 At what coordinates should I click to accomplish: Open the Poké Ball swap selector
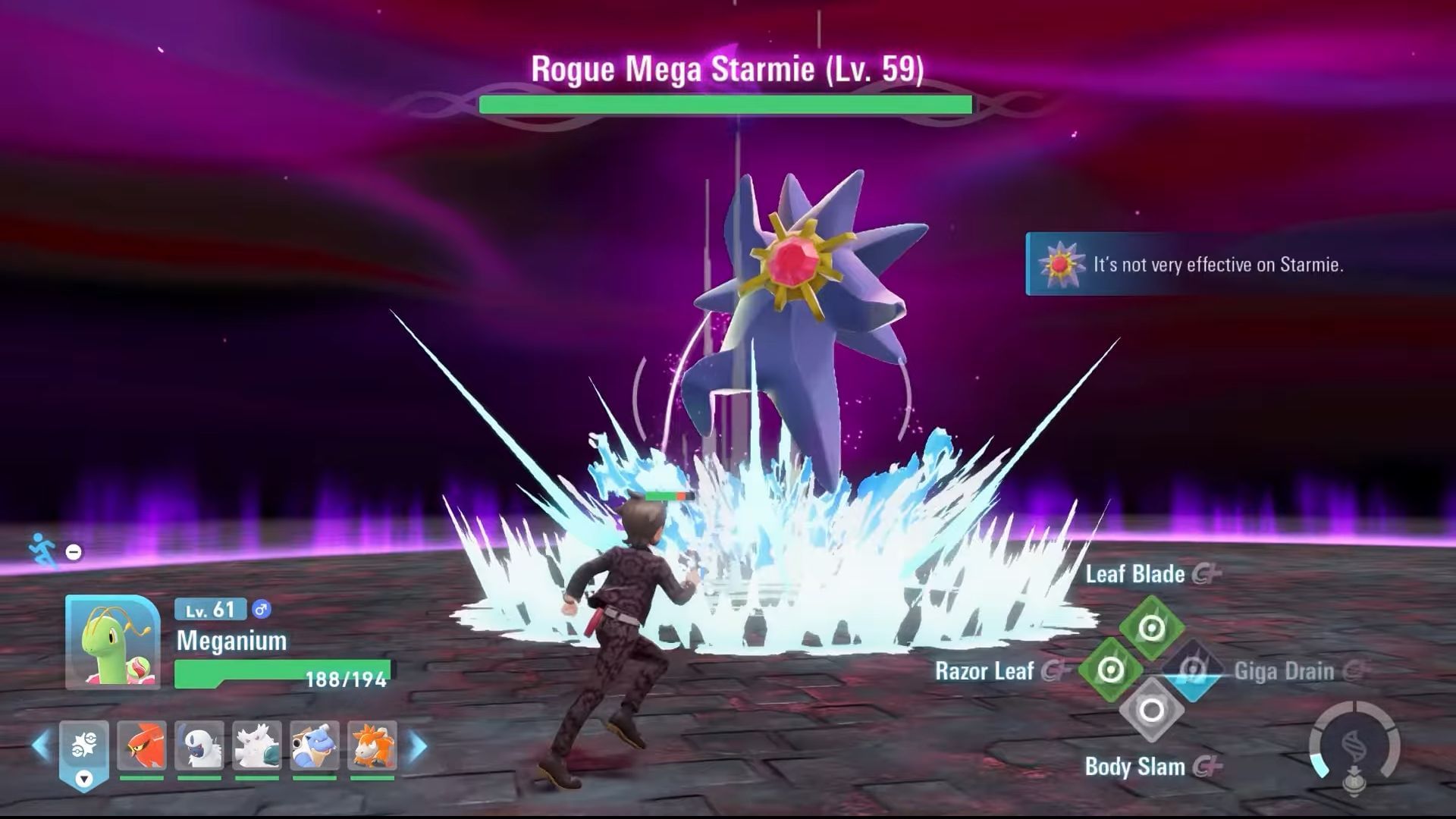84,754
